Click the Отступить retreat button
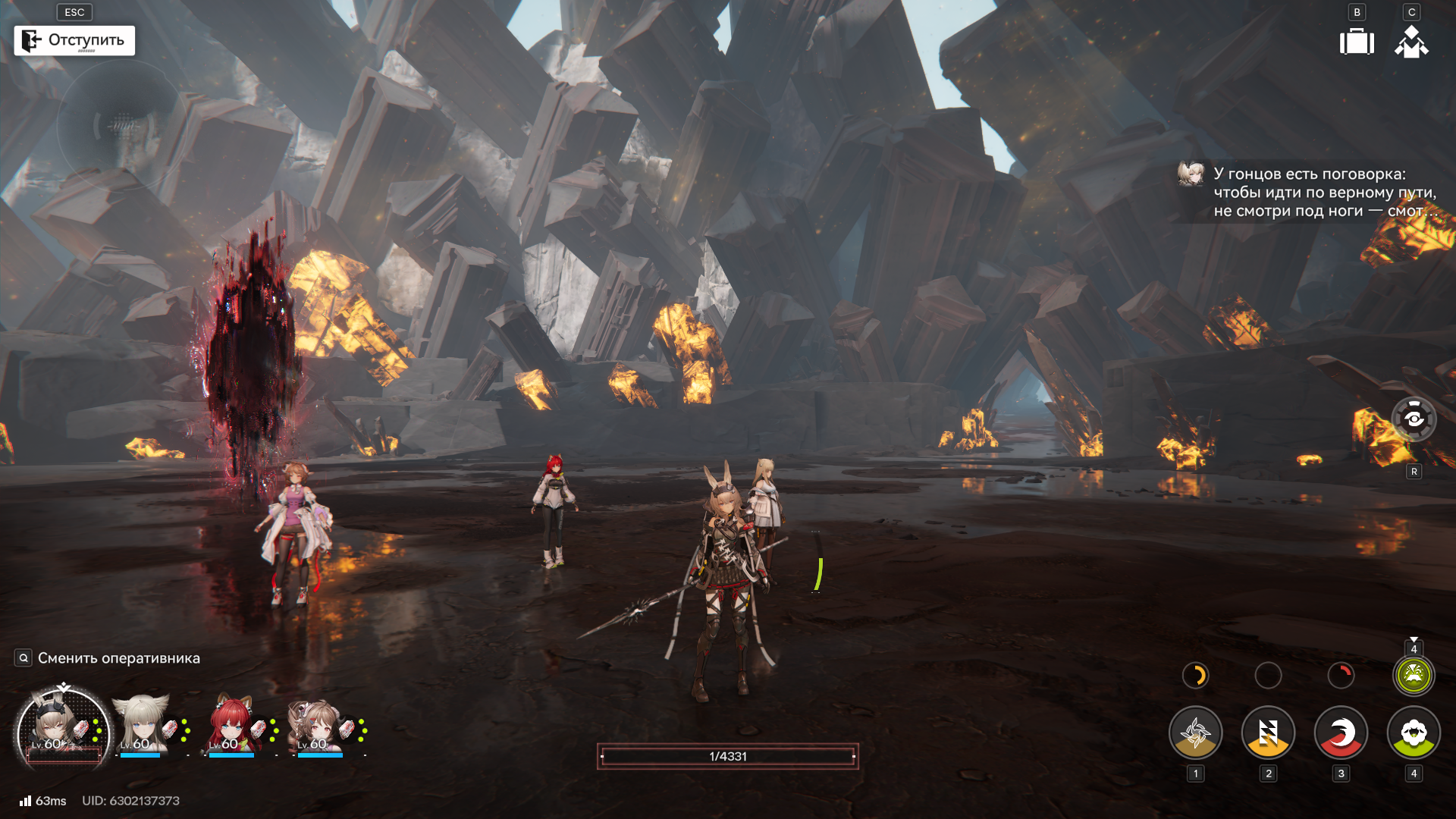1456x819 pixels. point(74,40)
